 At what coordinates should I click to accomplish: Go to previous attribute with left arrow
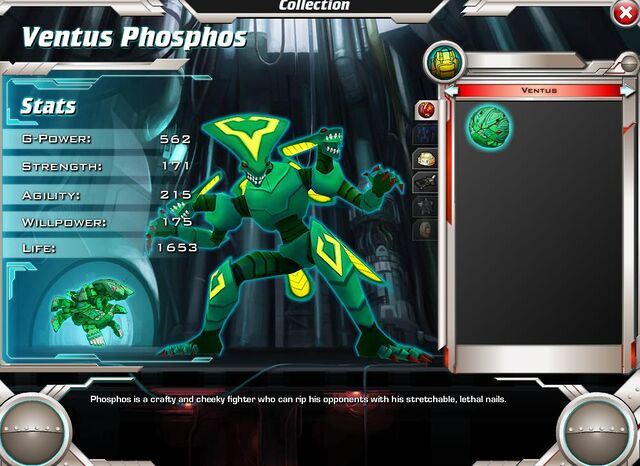451,91
